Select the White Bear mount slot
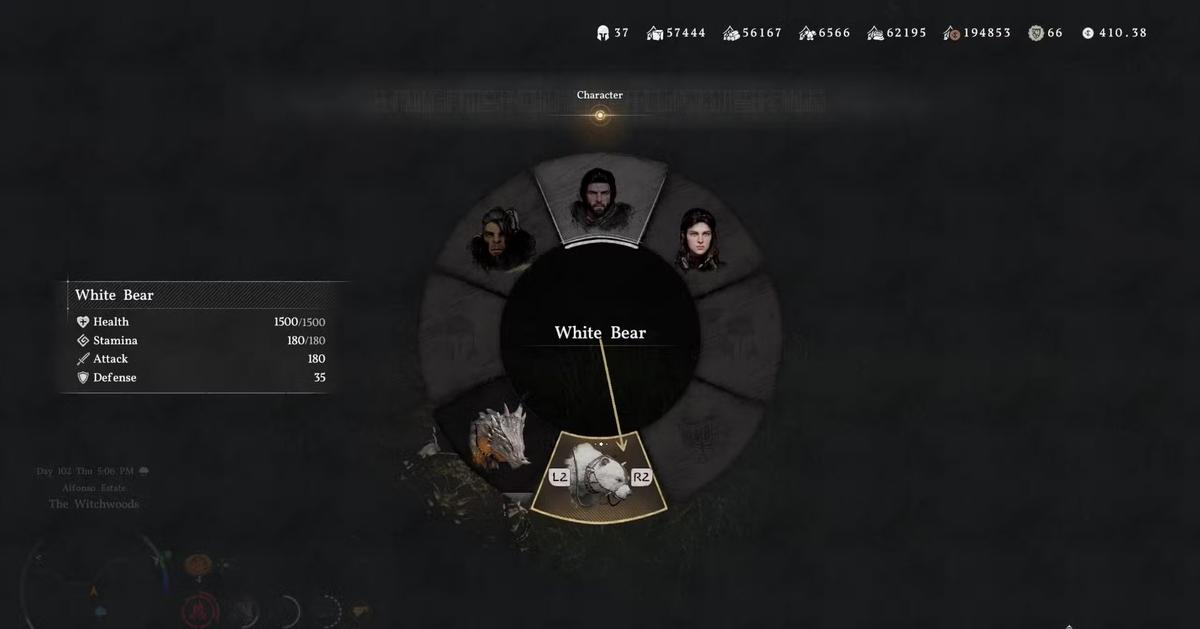 point(600,476)
